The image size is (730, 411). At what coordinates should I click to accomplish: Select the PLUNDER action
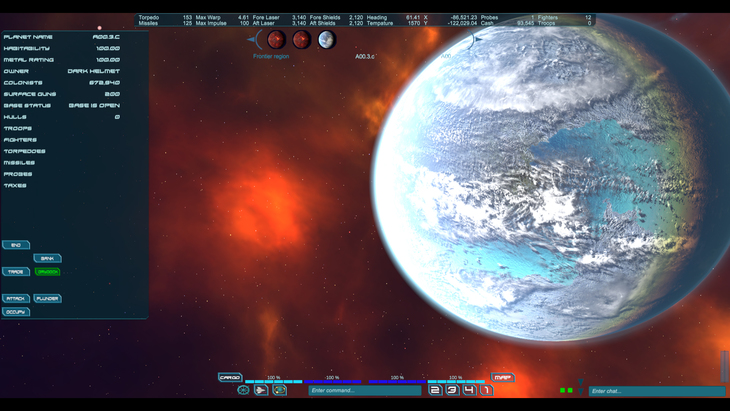(47, 299)
